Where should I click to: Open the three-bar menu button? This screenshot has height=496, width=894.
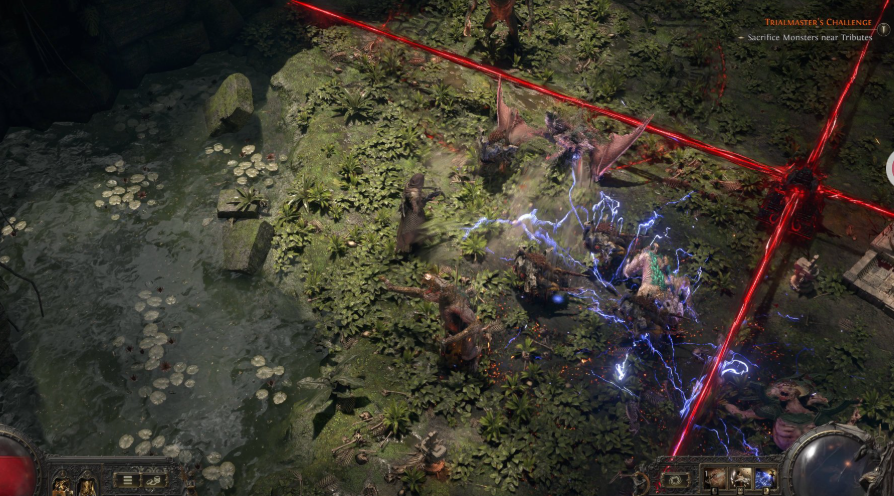(x=127, y=480)
